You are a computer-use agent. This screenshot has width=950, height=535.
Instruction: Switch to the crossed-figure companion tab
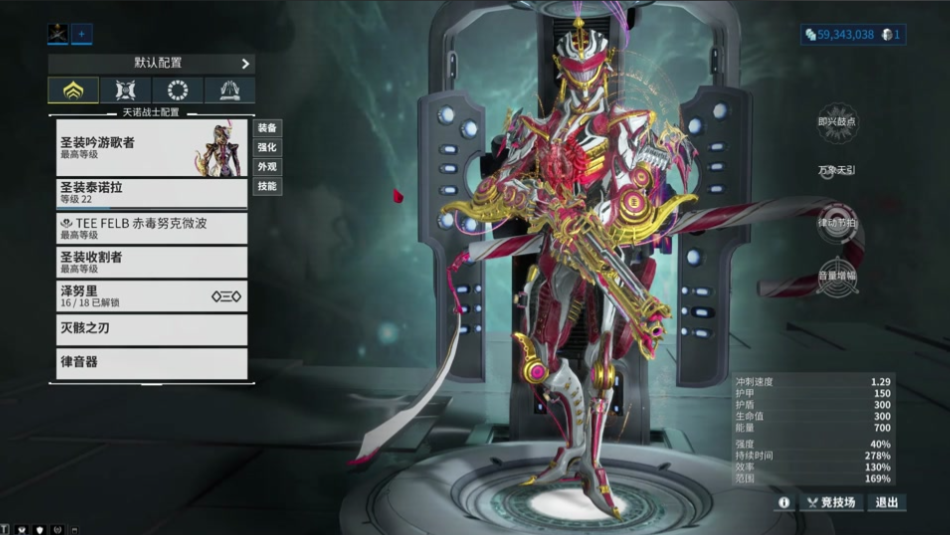pyautogui.click(x=126, y=90)
